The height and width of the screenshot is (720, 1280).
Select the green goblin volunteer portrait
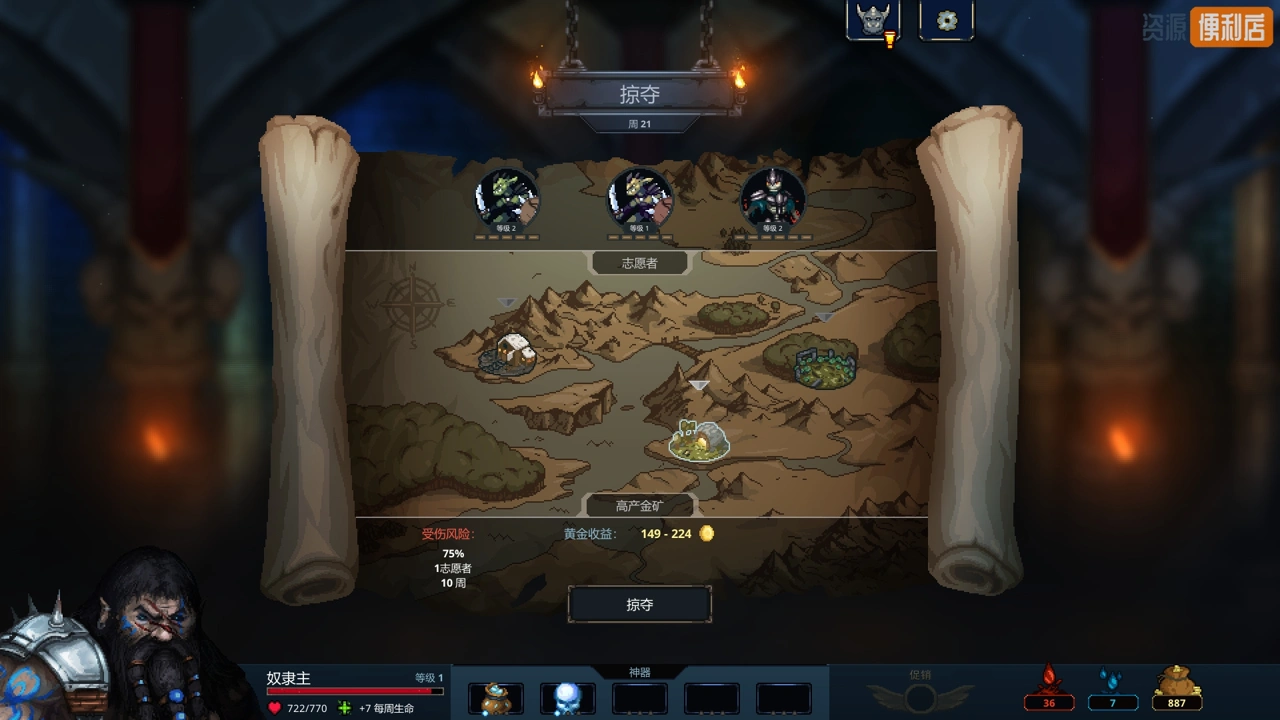(506, 199)
